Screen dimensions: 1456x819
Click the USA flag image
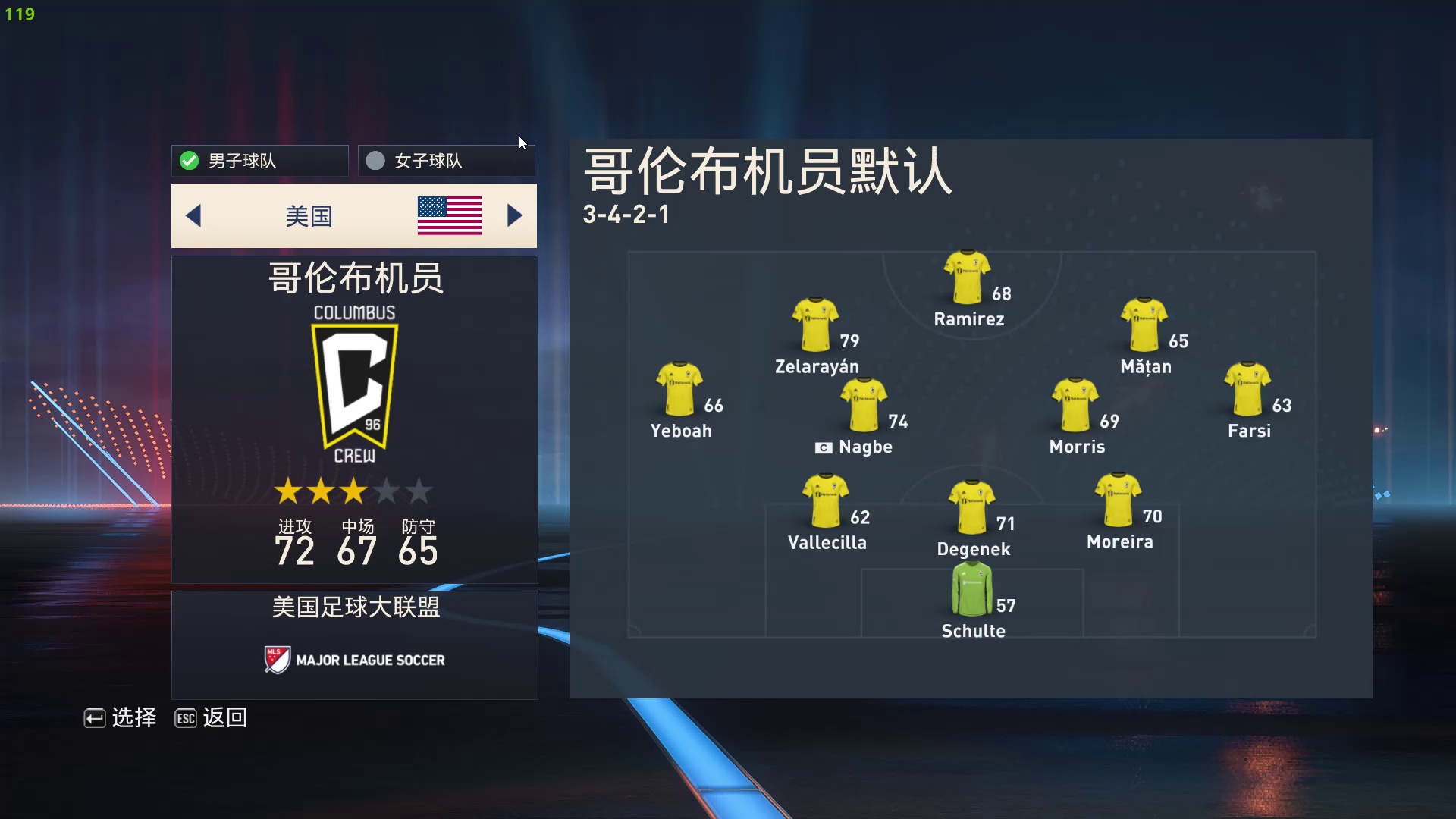tap(449, 215)
